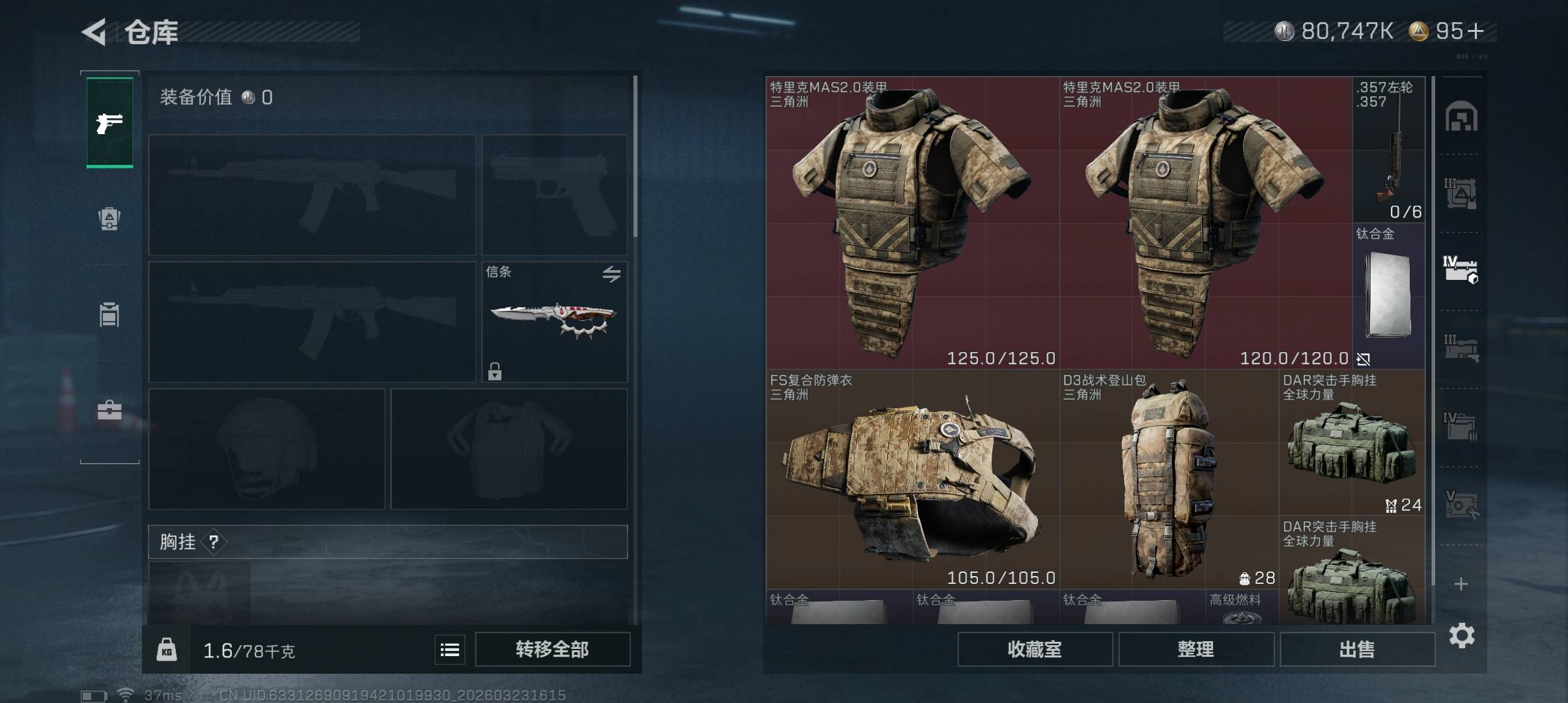Open the 收藏室 collection room
The image size is (1568, 703).
(1034, 649)
